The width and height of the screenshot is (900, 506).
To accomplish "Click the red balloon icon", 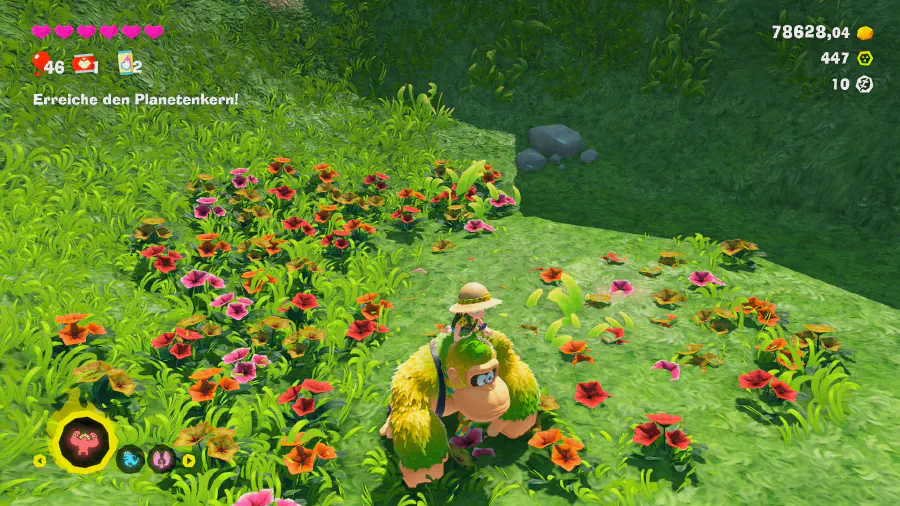I will [x=41, y=65].
